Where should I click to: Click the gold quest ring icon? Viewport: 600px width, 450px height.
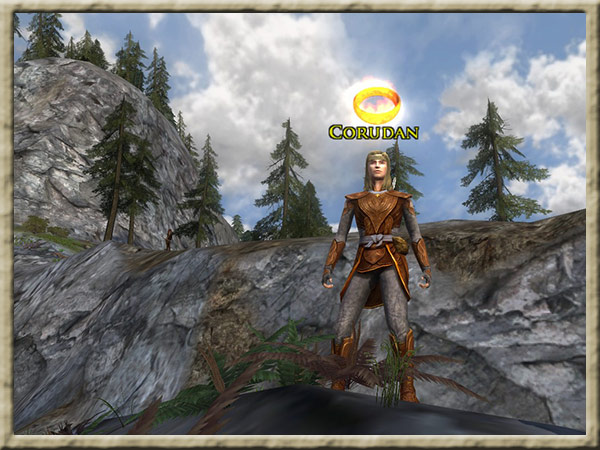pos(376,103)
